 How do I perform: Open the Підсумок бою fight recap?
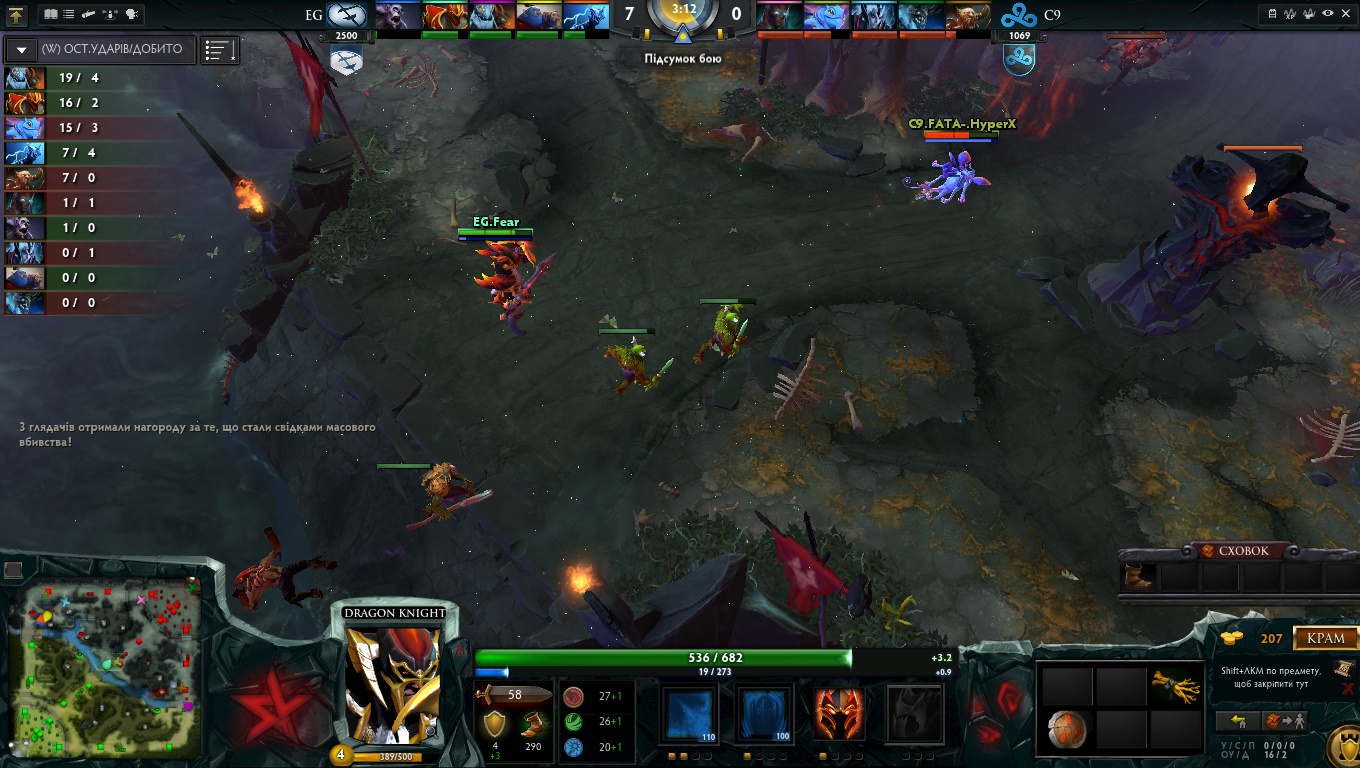click(683, 59)
